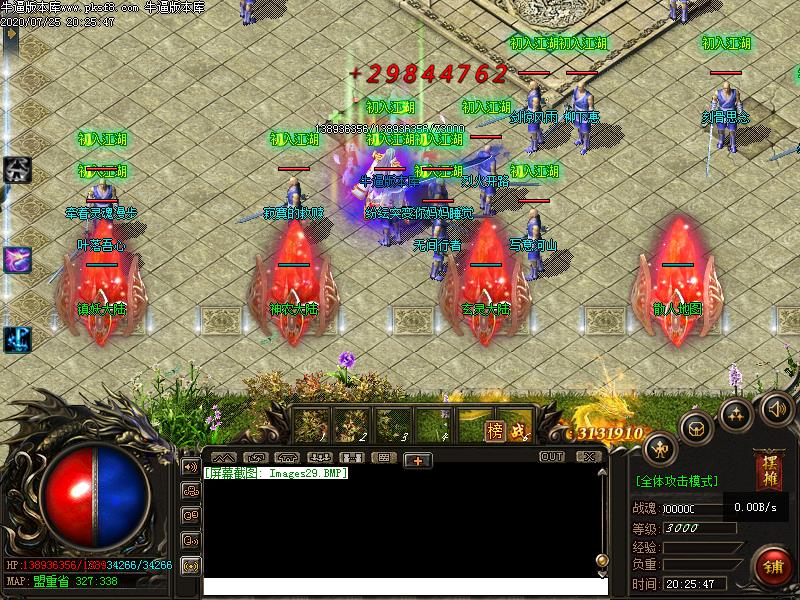Toggle the speaker chat channel button
Image resolution: width=800 pixels, height=600 pixels.
tap(190, 466)
